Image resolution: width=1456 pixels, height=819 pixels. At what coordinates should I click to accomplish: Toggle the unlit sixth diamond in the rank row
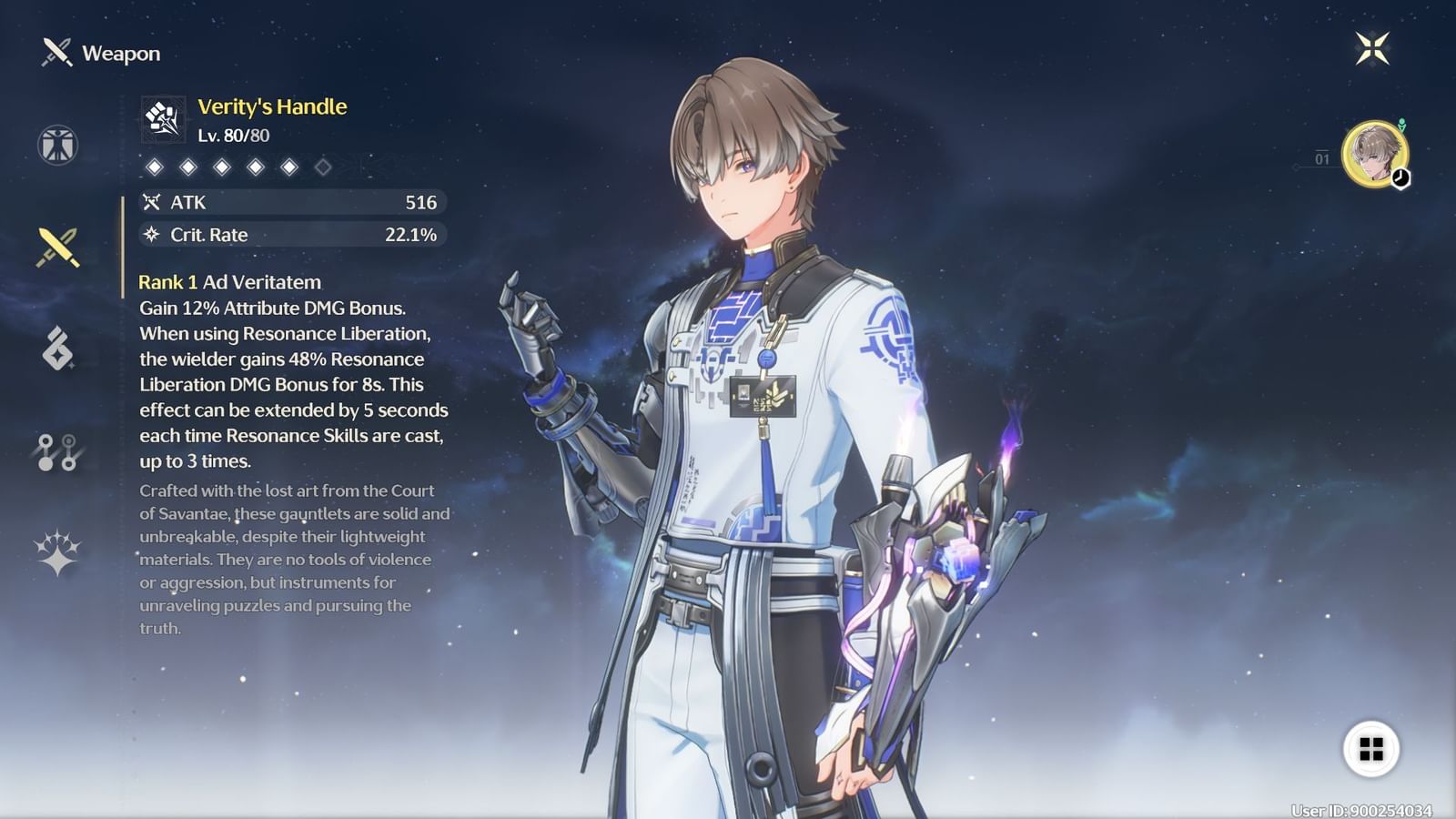point(320,167)
